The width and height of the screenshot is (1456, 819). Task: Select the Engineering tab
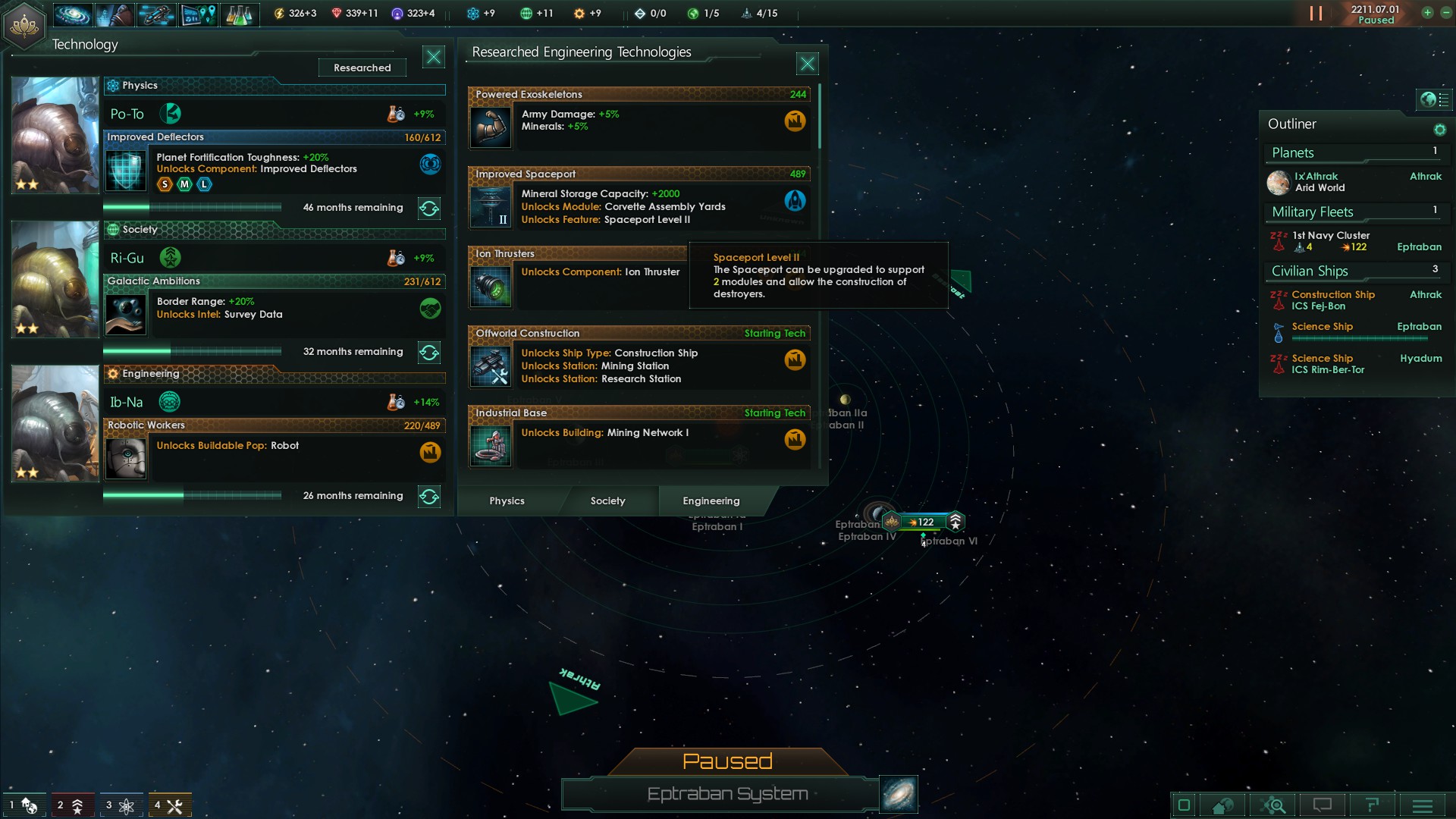711,500
